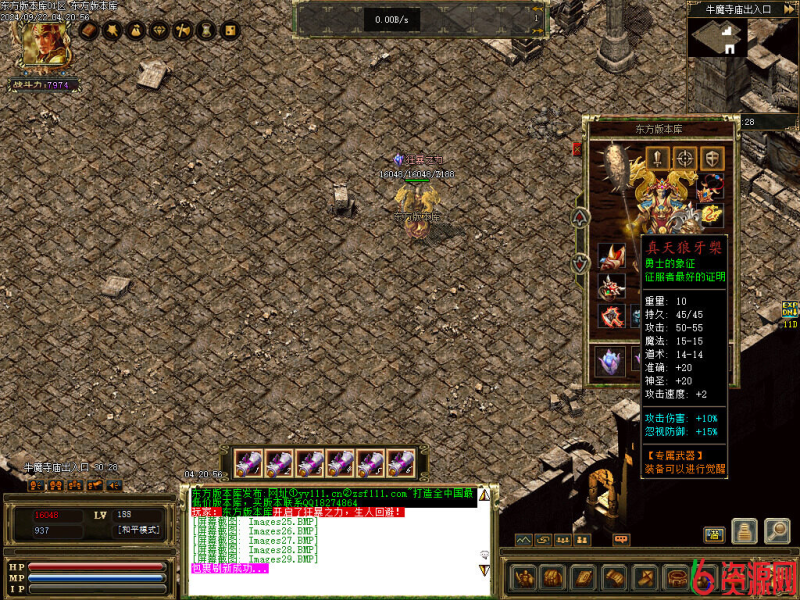Toggle the 和平模式 attack mode
The image size is (800, 600).
(x=138, y=530)
